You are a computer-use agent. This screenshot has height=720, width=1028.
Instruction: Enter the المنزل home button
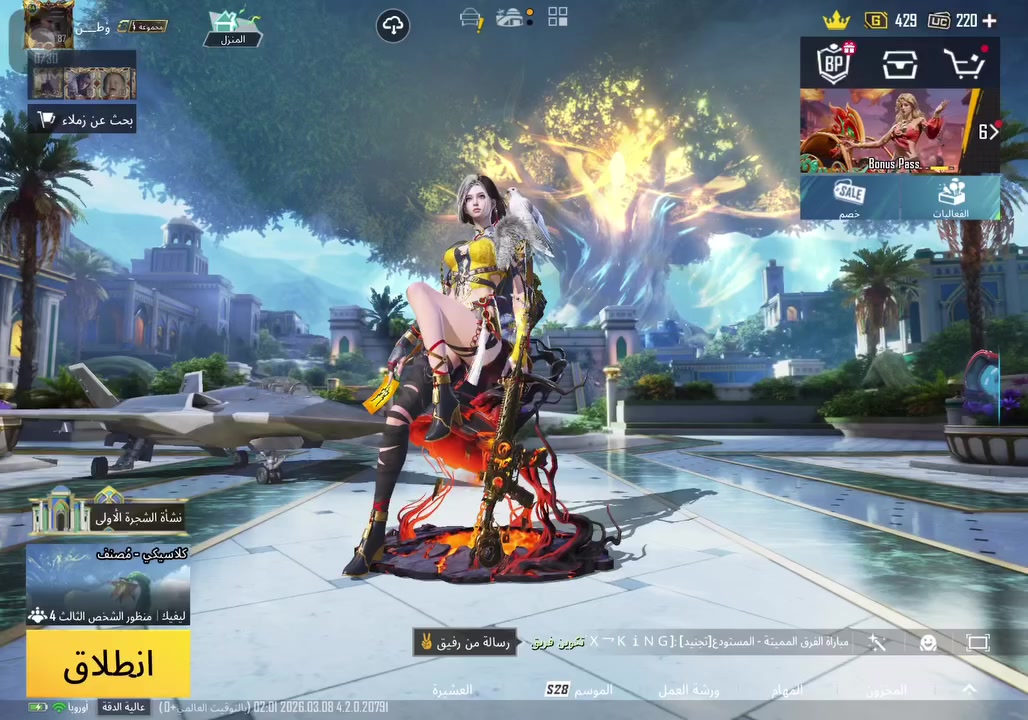233,28
